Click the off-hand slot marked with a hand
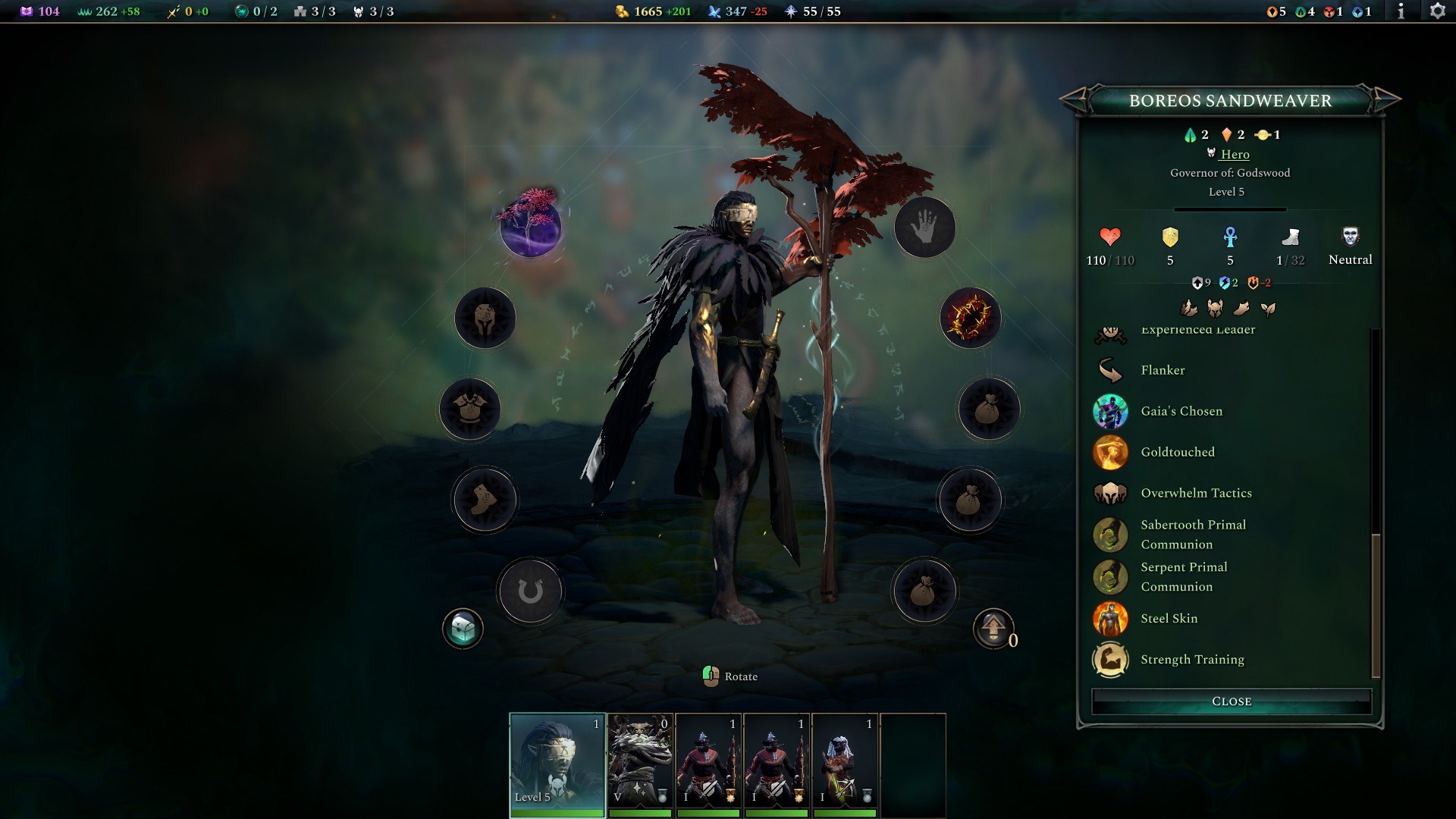The height and width of the screenshot is (819, 1456). click(924, 227)
